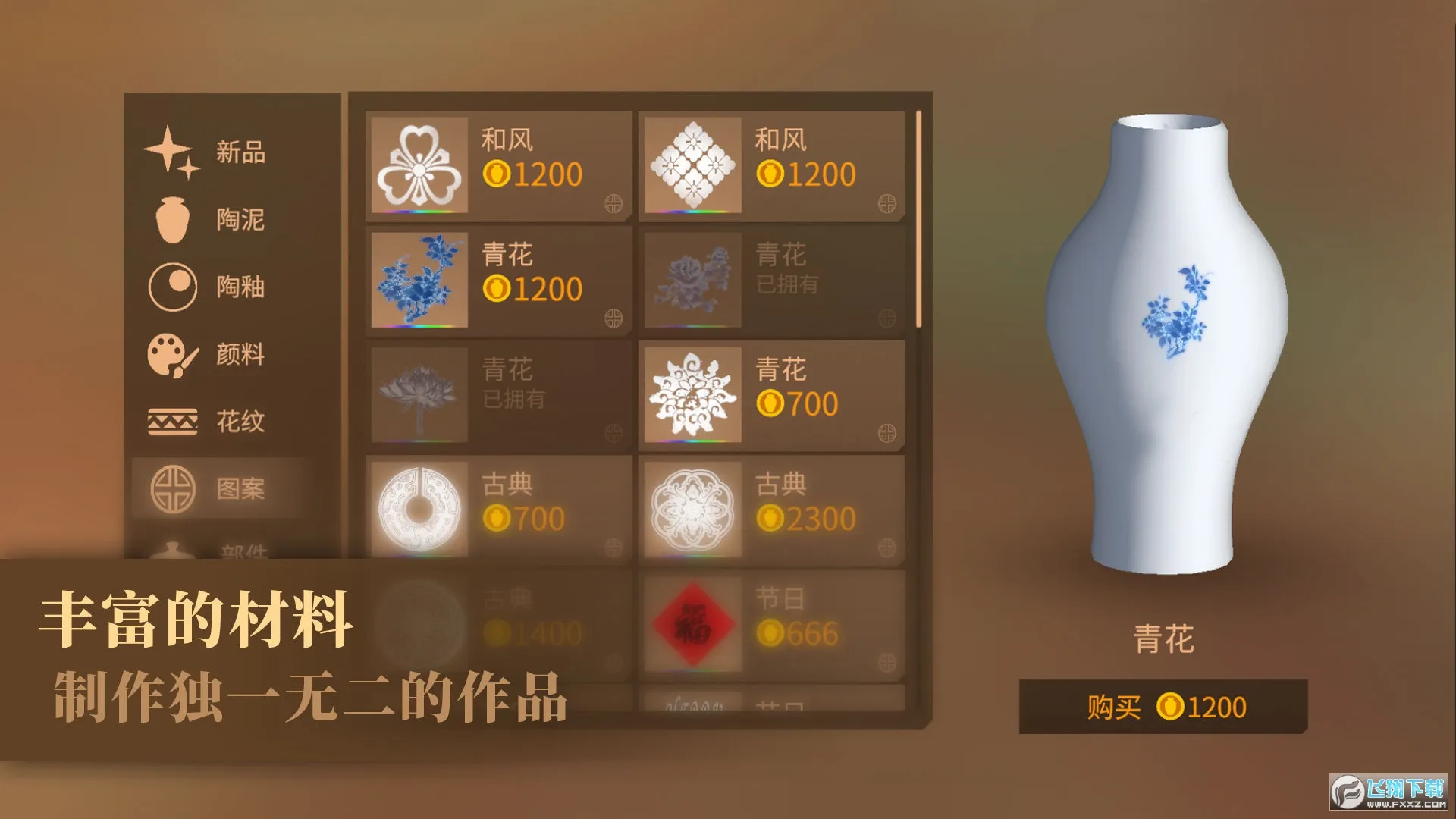This screenshot has height=819, width=1456.
Task: Open the 颜料 paint palette category
Action: [x=173, y=354]
